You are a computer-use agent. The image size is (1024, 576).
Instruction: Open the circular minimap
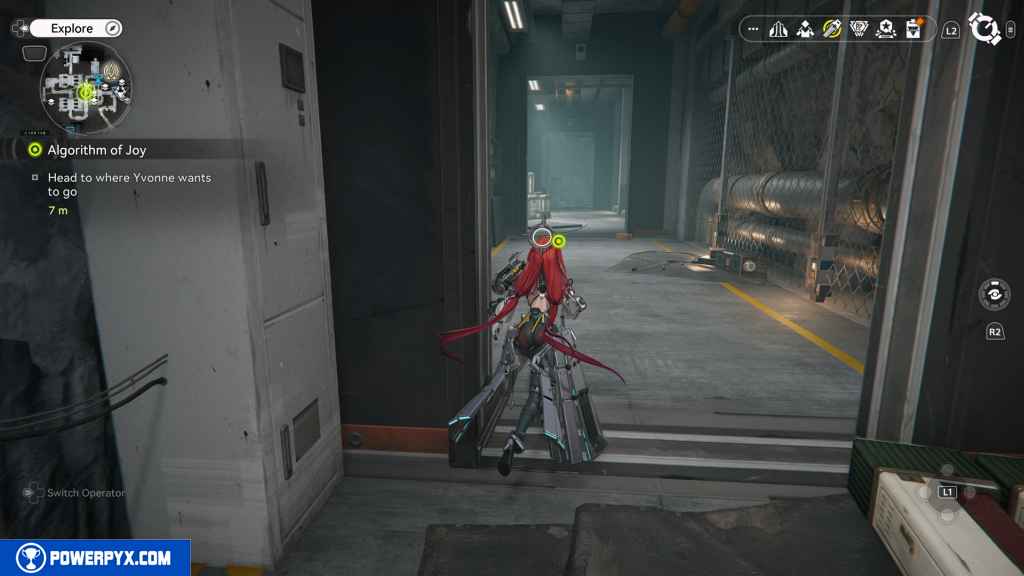(x=86, y=91)
